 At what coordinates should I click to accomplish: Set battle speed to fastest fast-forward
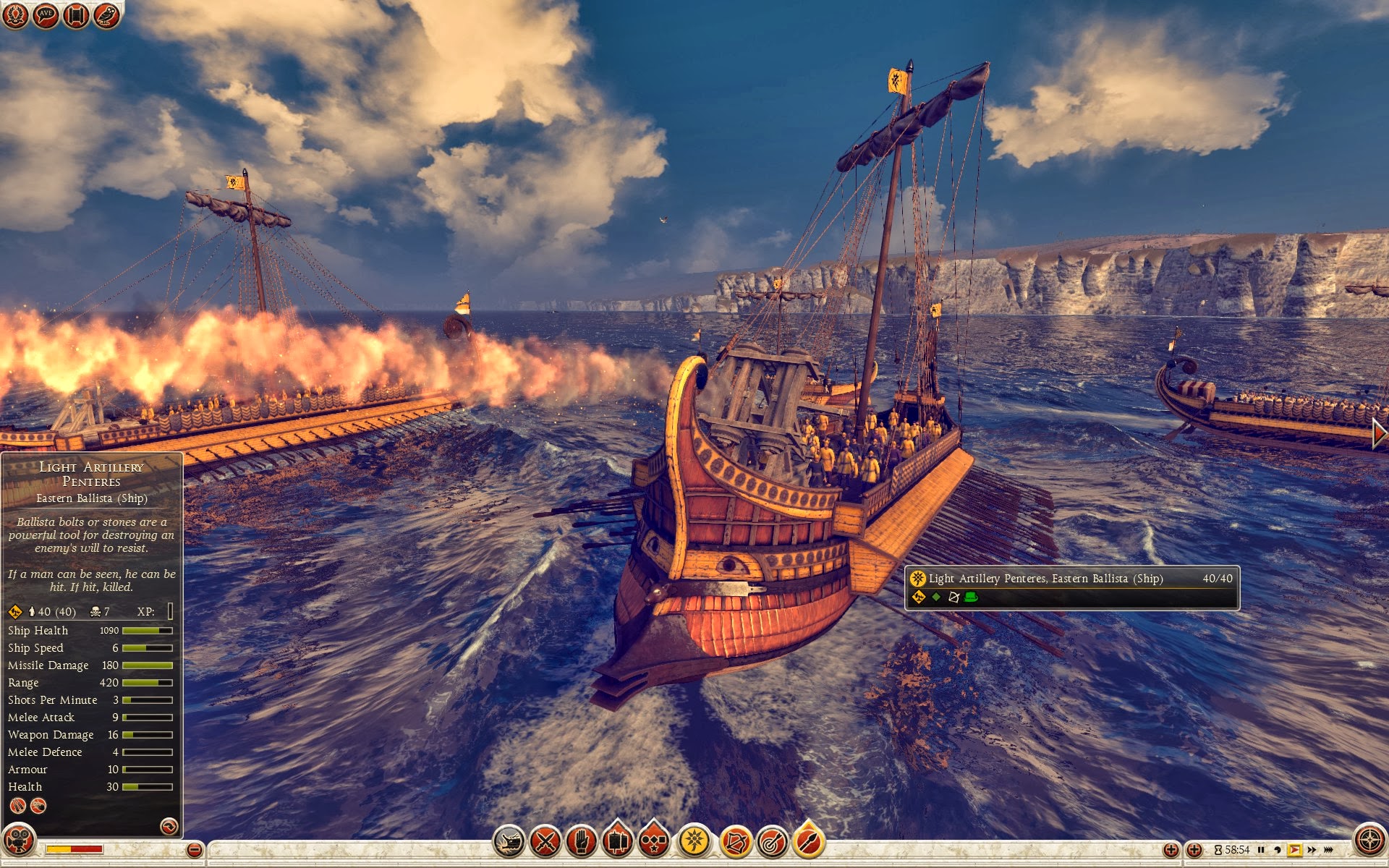tap(1328, 850)
